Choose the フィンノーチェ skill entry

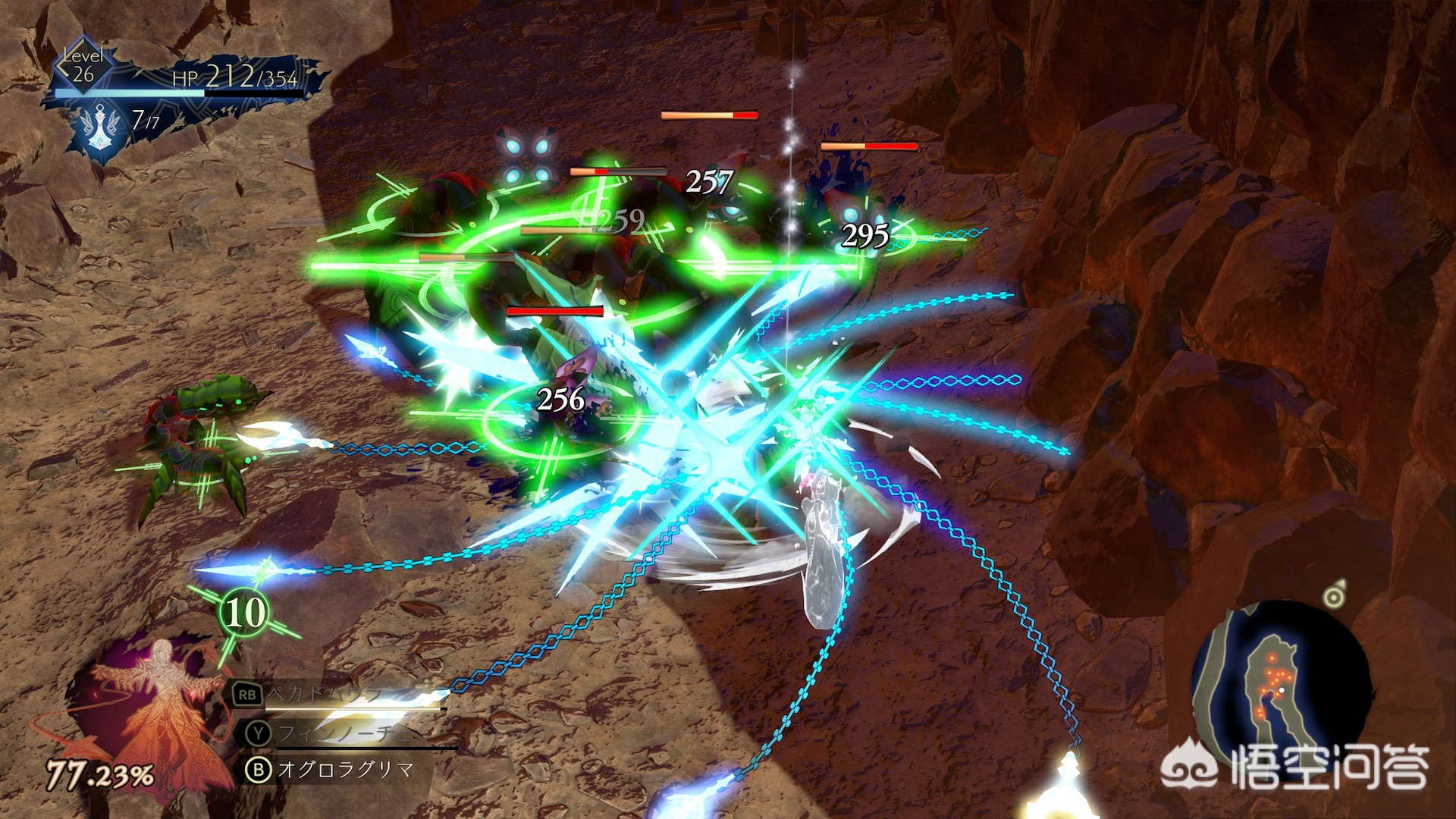coord(345,733)
